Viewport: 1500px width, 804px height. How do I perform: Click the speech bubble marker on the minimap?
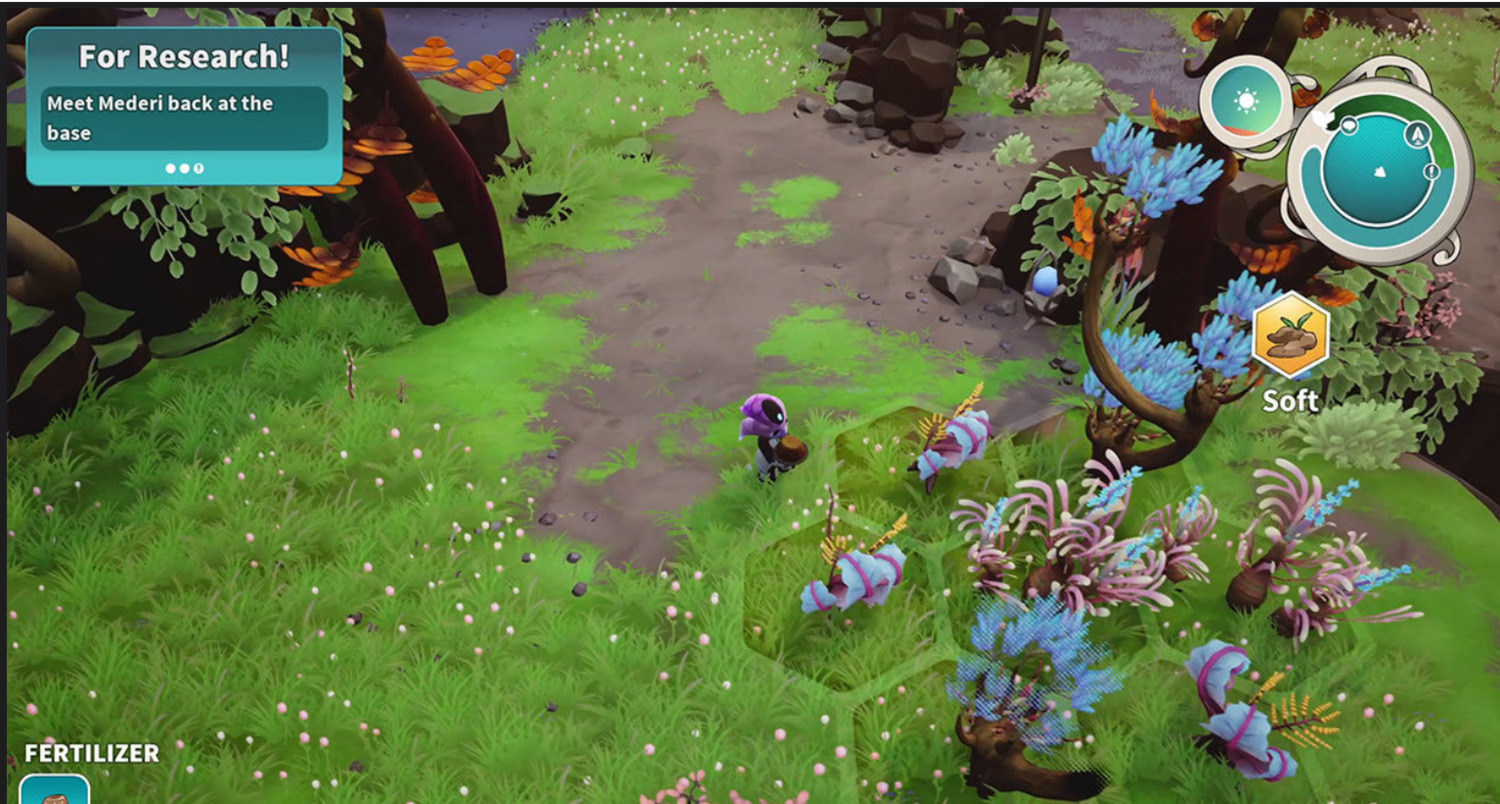(x=1348, y=126)
